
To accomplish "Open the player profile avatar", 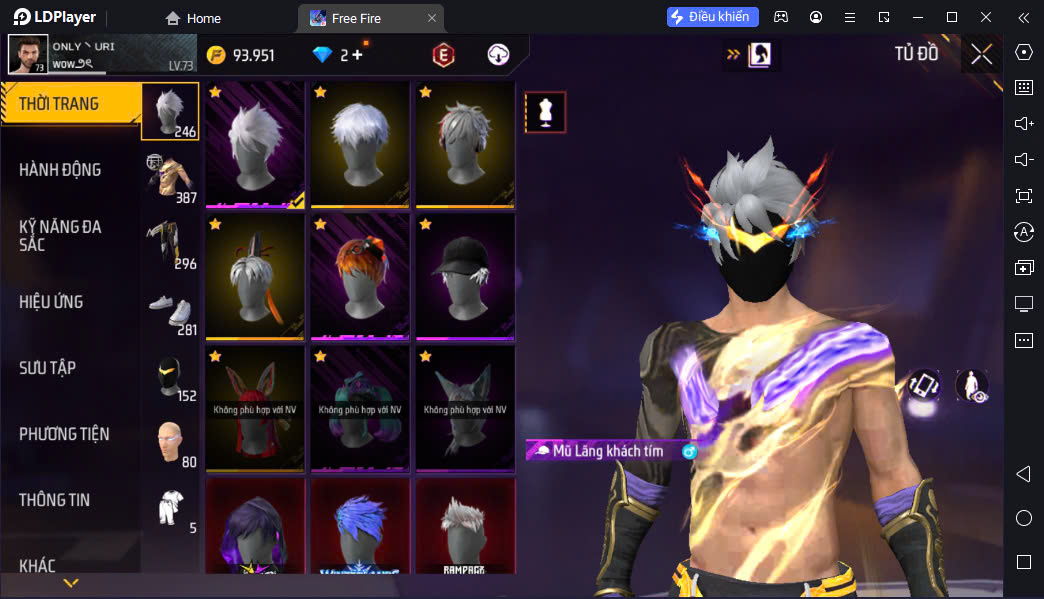I will 28,54.
